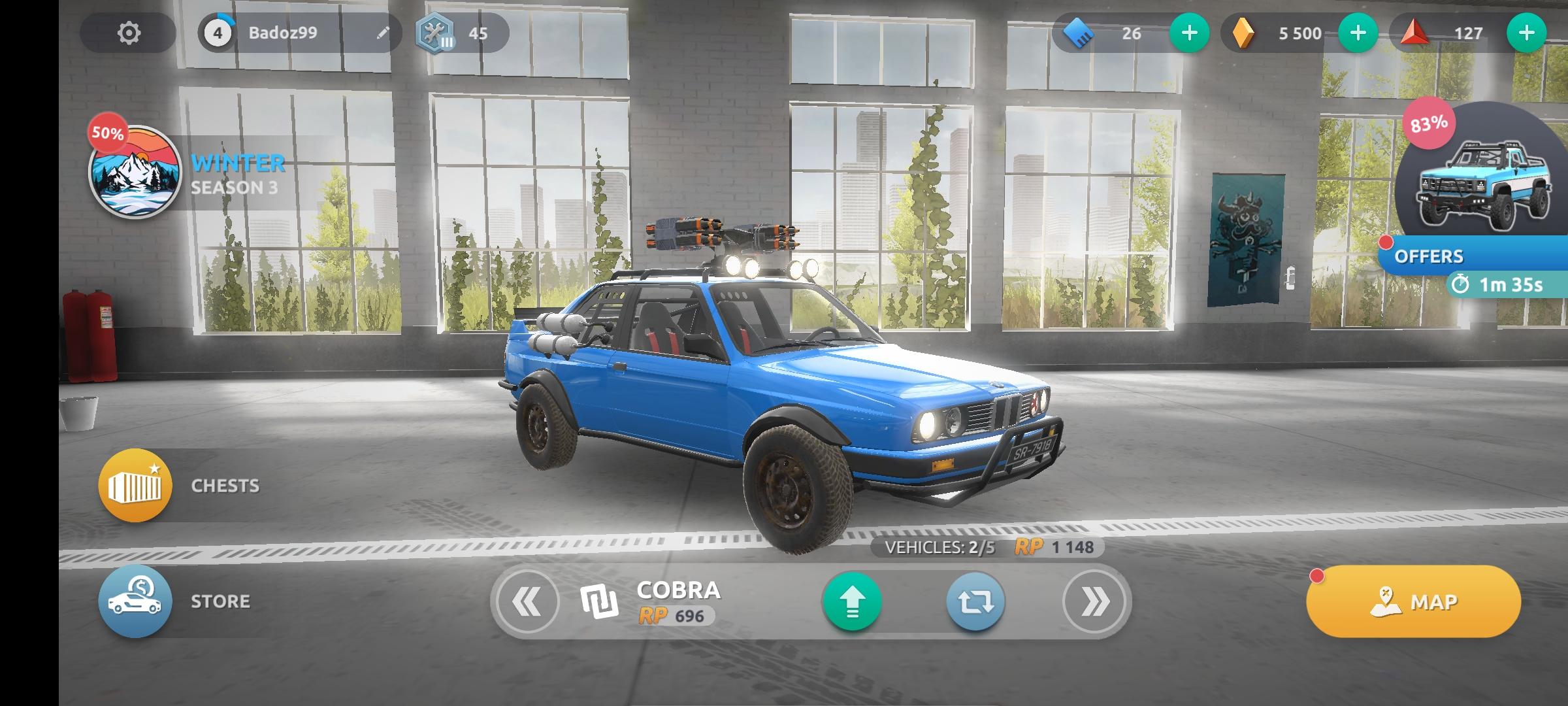Open the Winter Season 3 pass

click(135, 171)
